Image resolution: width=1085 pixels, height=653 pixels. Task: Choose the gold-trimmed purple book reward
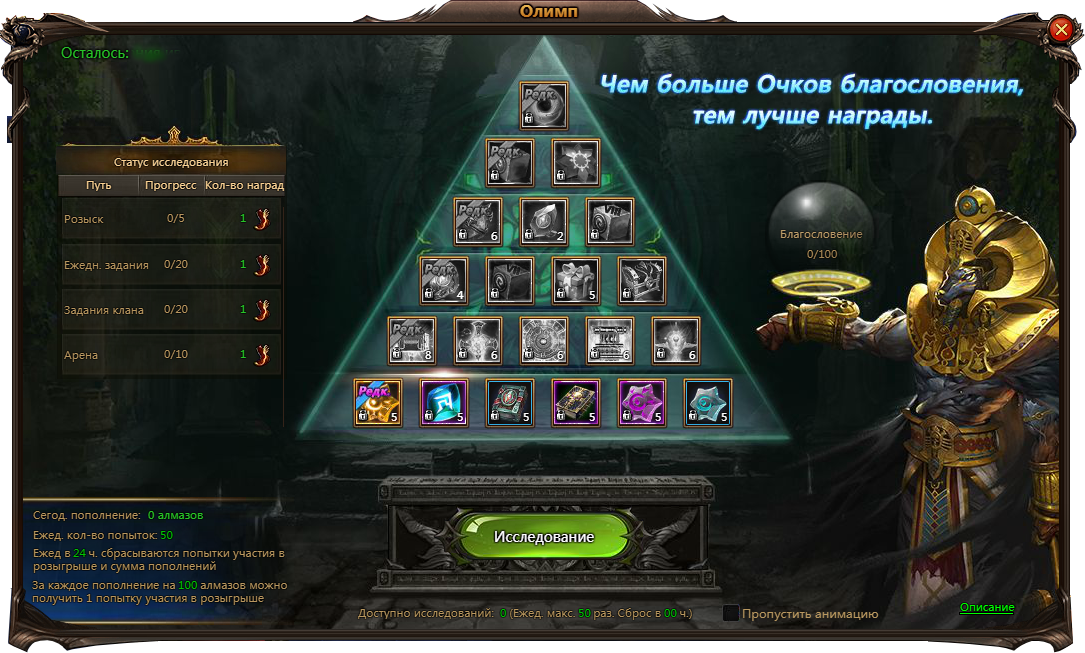tap(576, 403)
